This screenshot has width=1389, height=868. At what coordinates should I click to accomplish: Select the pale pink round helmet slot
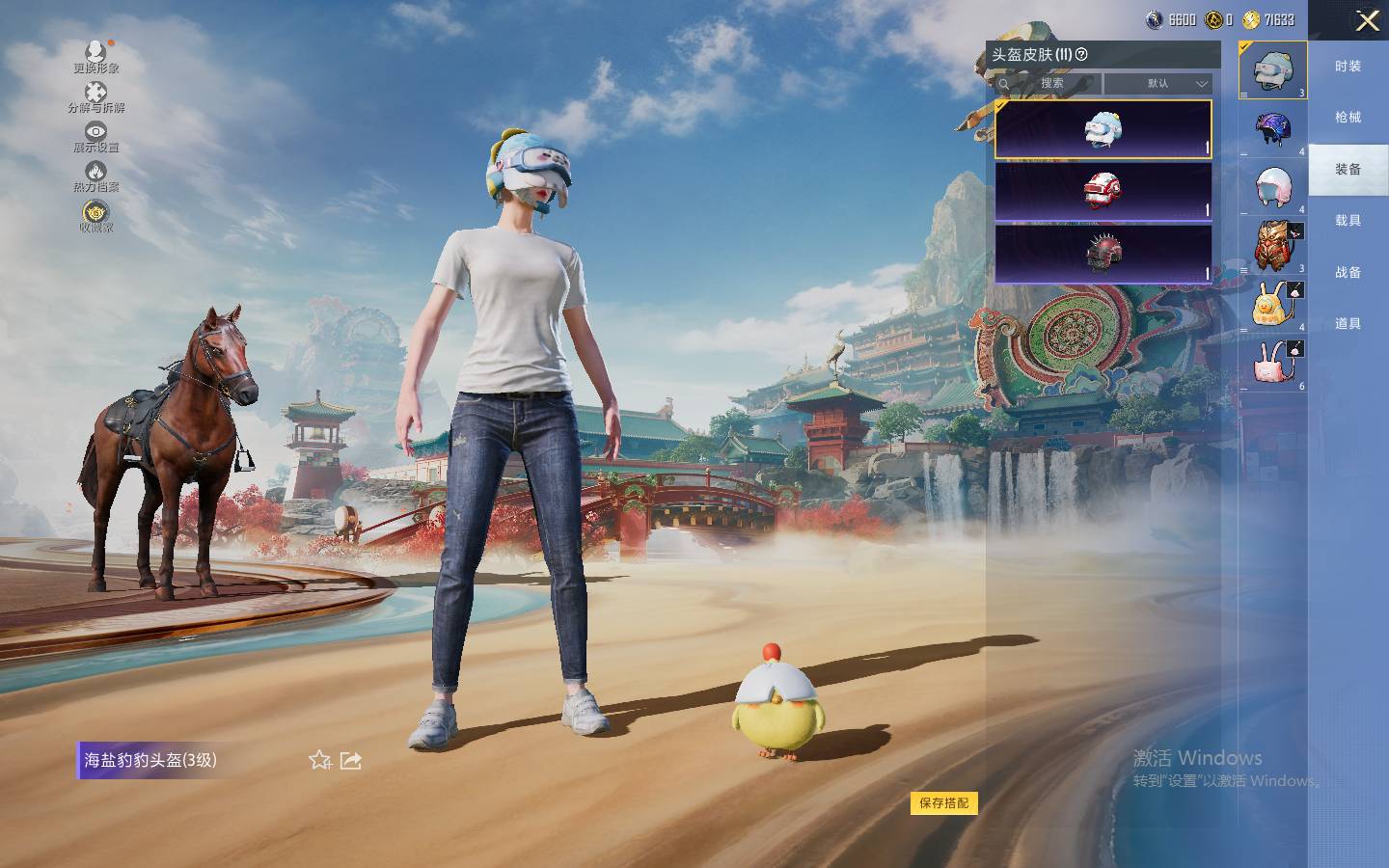point(1273,186)
